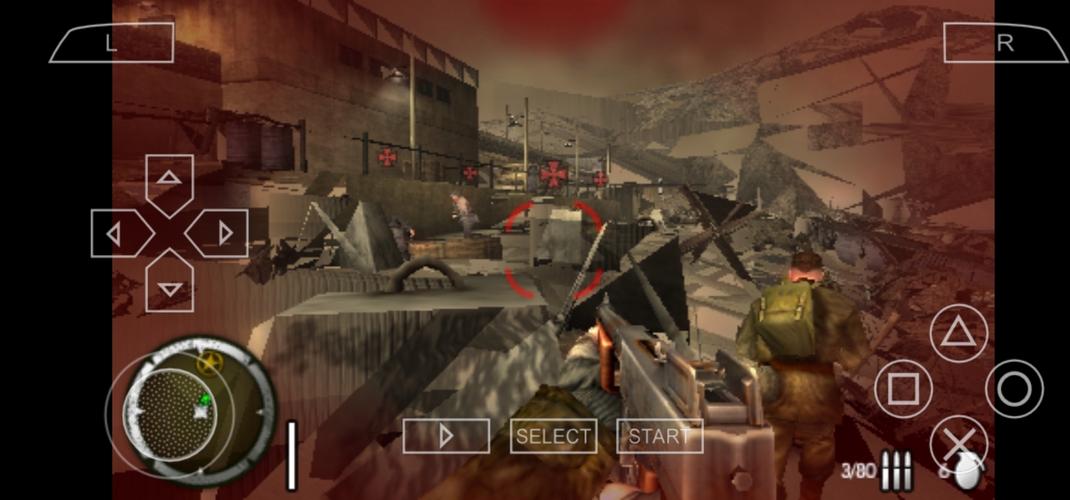Image resolution: width=1070 pixels, height=500 pixels.
Task: Tap the triangle face button
Action: pos(958,334)
